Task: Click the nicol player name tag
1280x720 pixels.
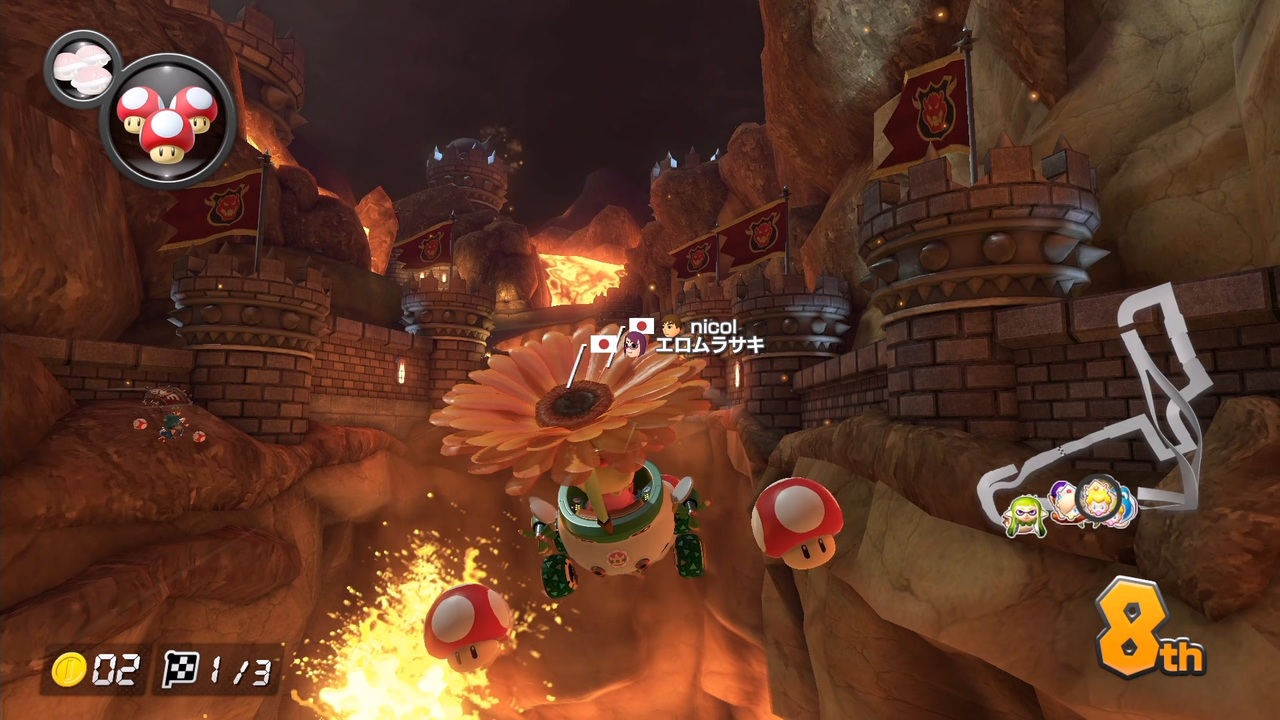Action: (x=712, y=327)
